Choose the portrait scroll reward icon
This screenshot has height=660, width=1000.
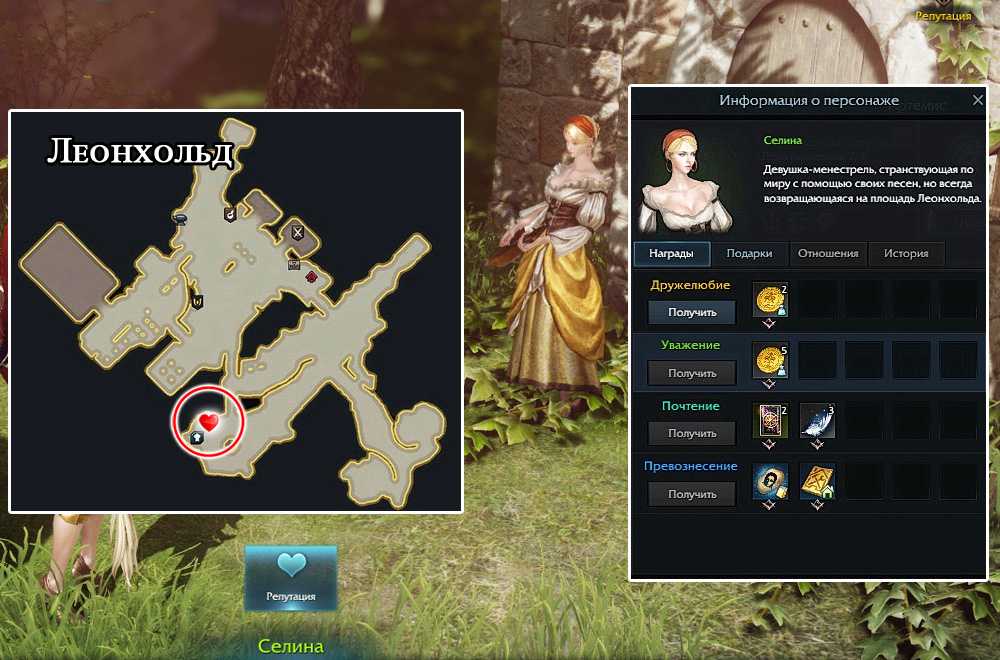point(770,481)
